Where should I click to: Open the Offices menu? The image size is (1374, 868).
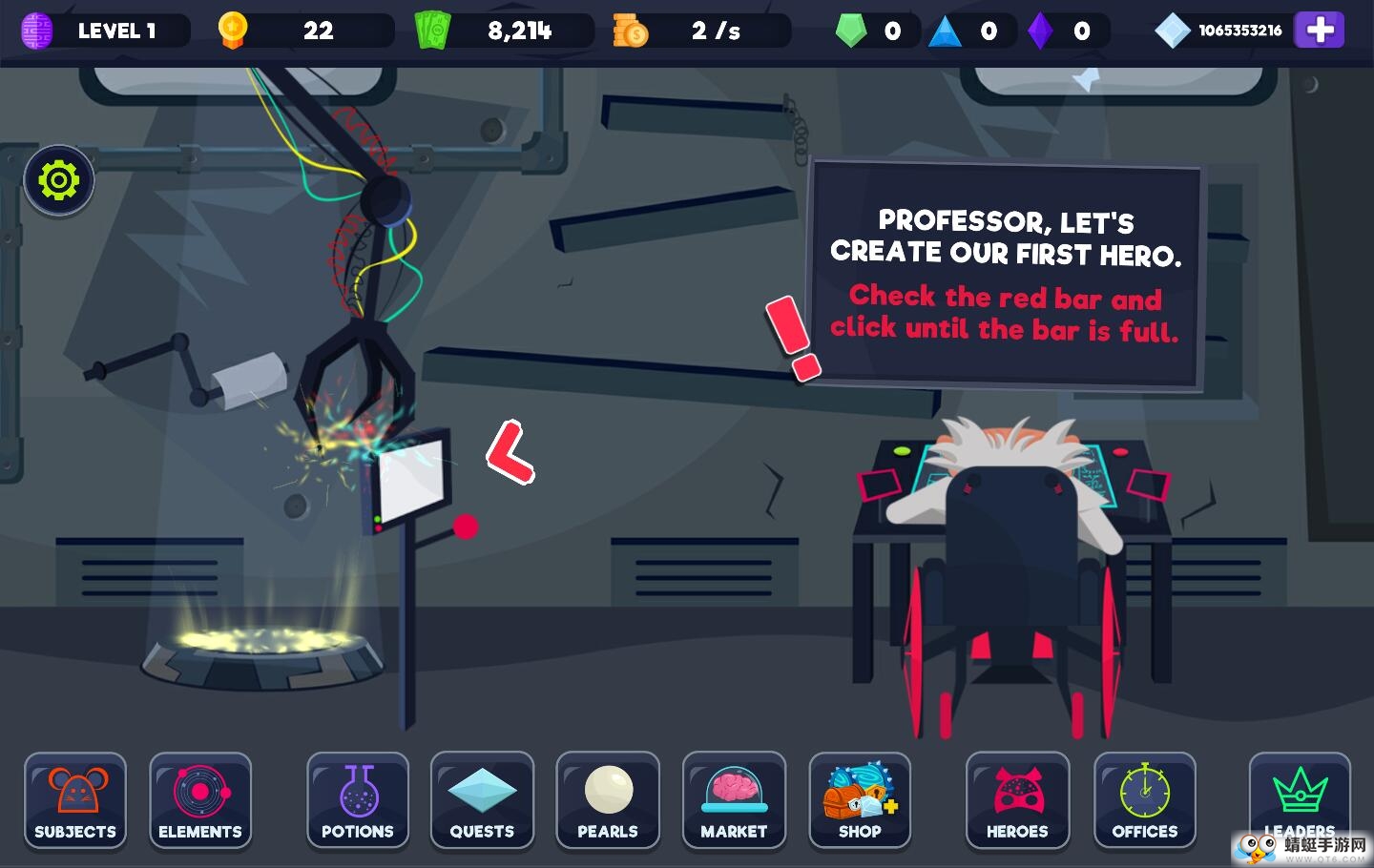(x=1145, y=800)
